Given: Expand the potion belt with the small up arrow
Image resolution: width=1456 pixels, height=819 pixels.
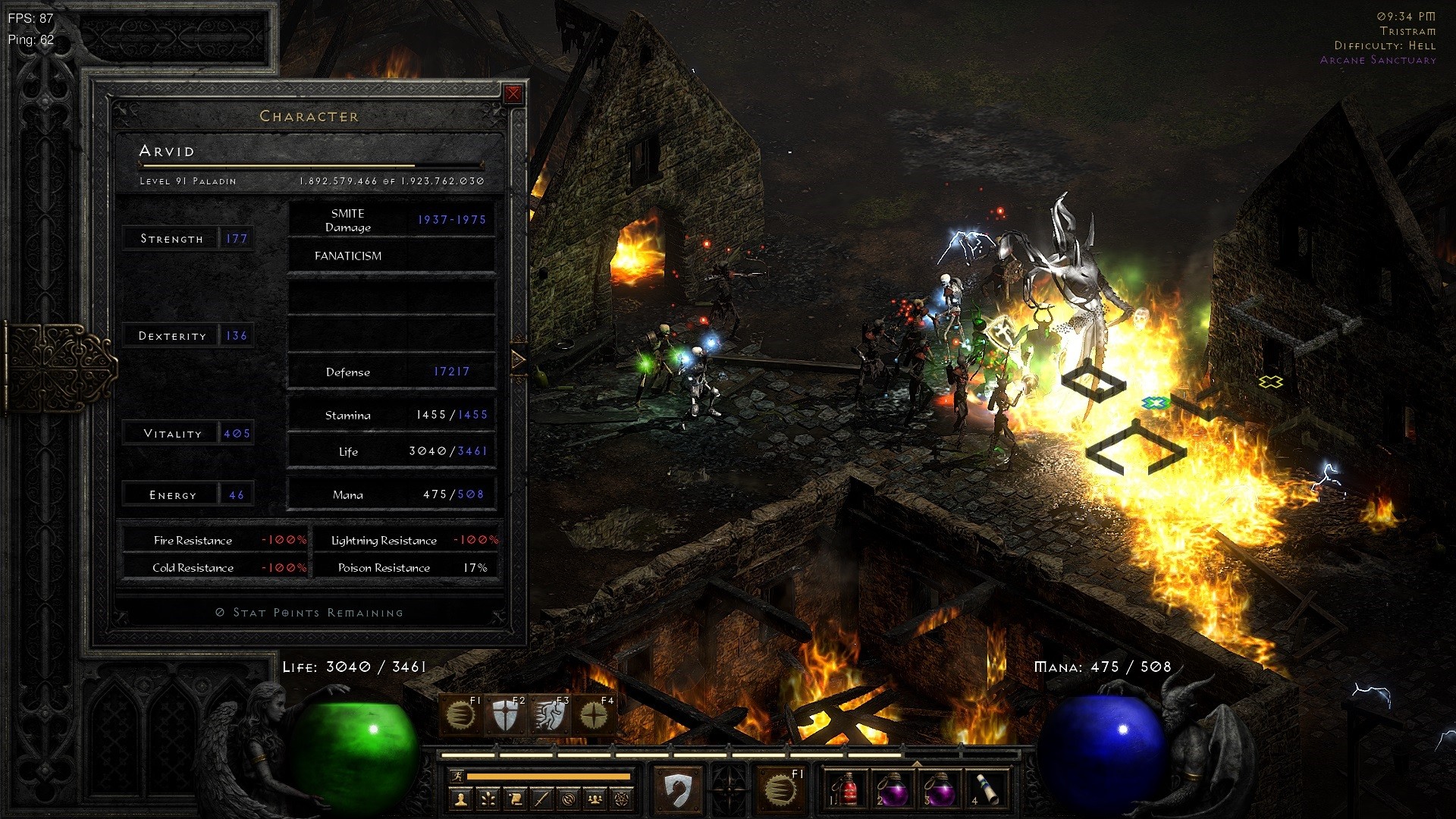Looking at the screenshot, I should coord(917,764).
